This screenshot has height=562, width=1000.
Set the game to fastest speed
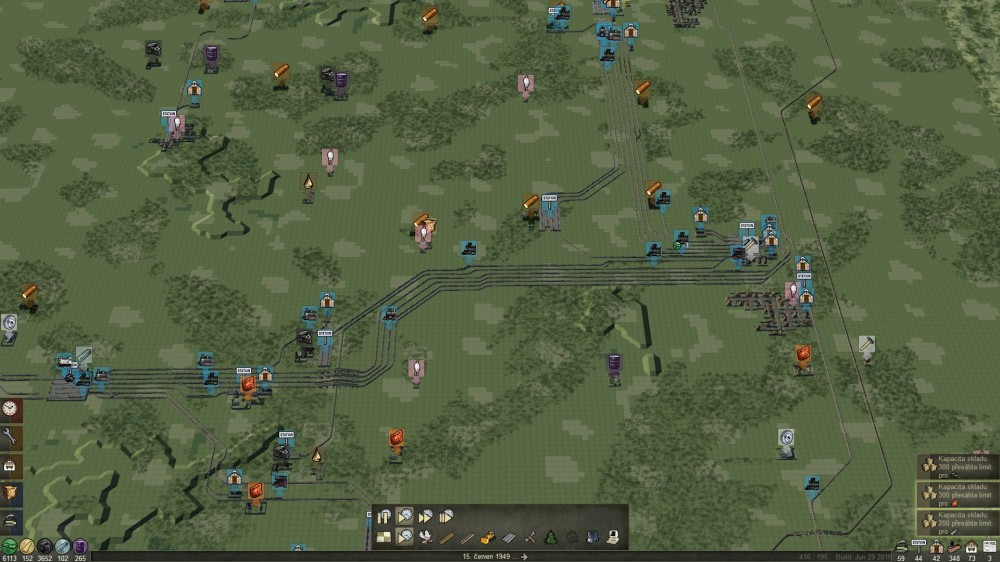(445, 516)
